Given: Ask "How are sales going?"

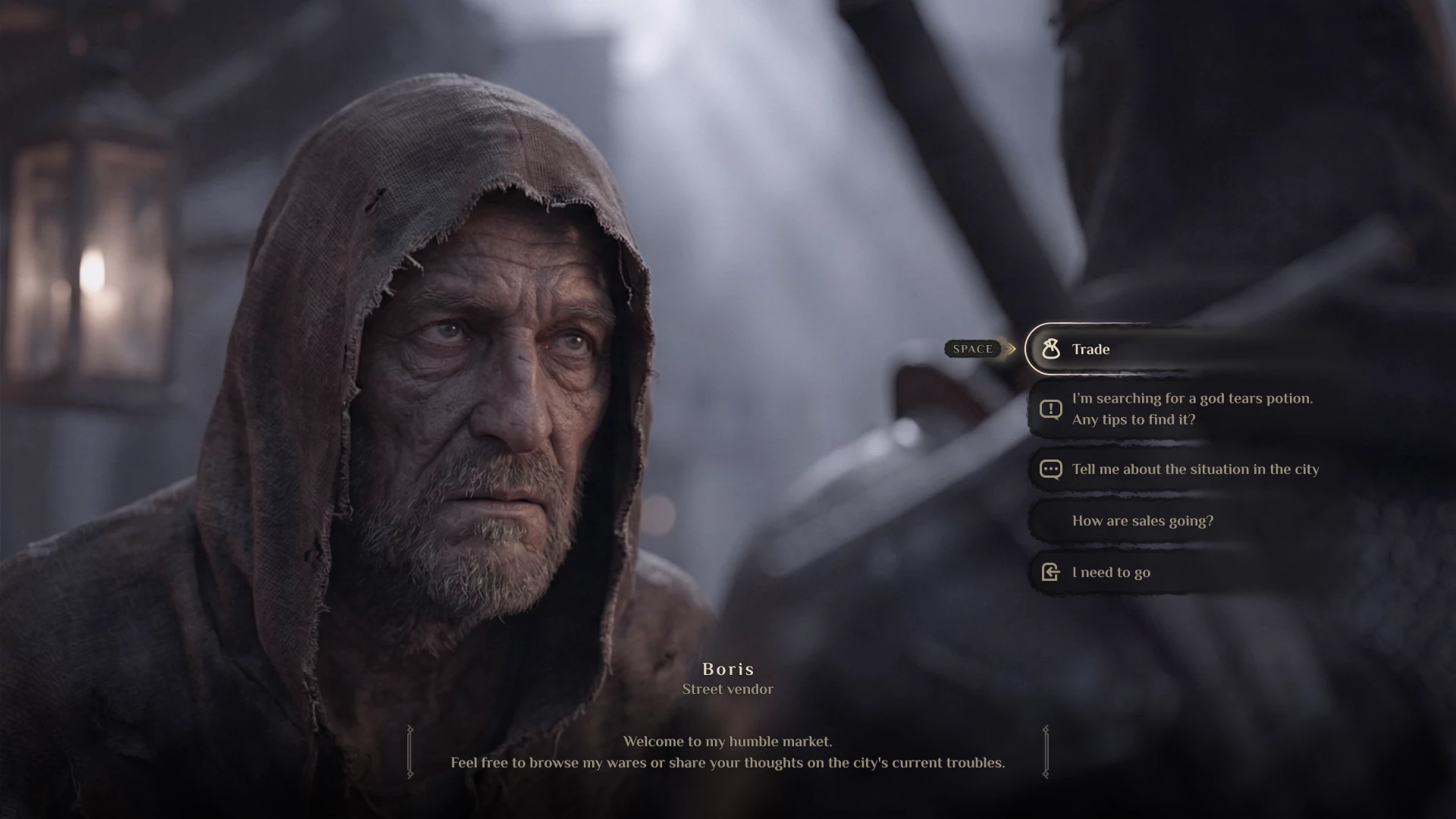Looking at the screenshot, I should (x=1142, y=521).
